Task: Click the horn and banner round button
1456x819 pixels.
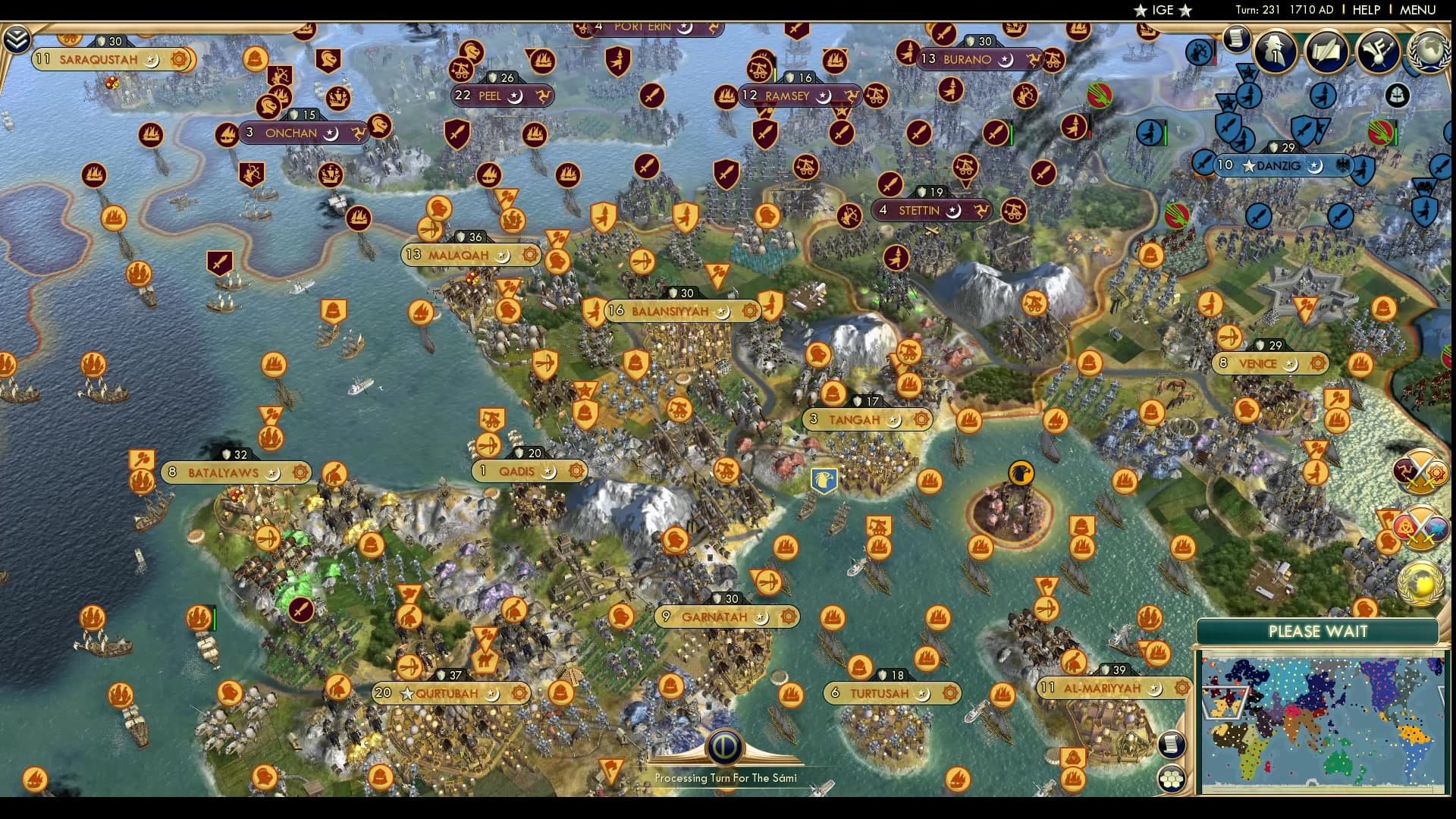Action: click(1377, 51)
